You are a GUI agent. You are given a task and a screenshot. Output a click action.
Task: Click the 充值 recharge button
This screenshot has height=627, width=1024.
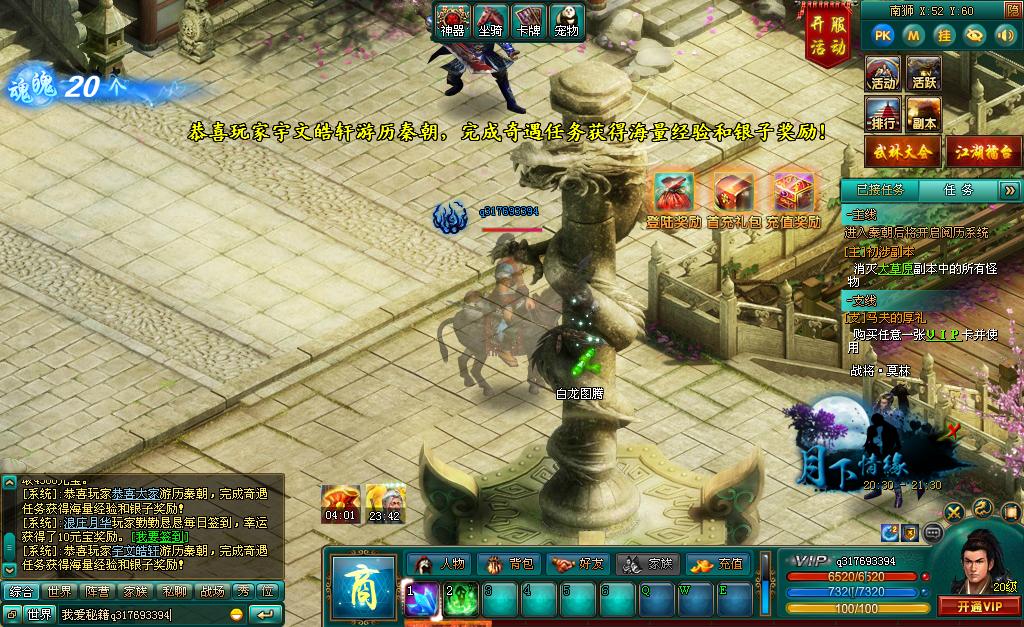pyautogui.click(x=719, y=564)
